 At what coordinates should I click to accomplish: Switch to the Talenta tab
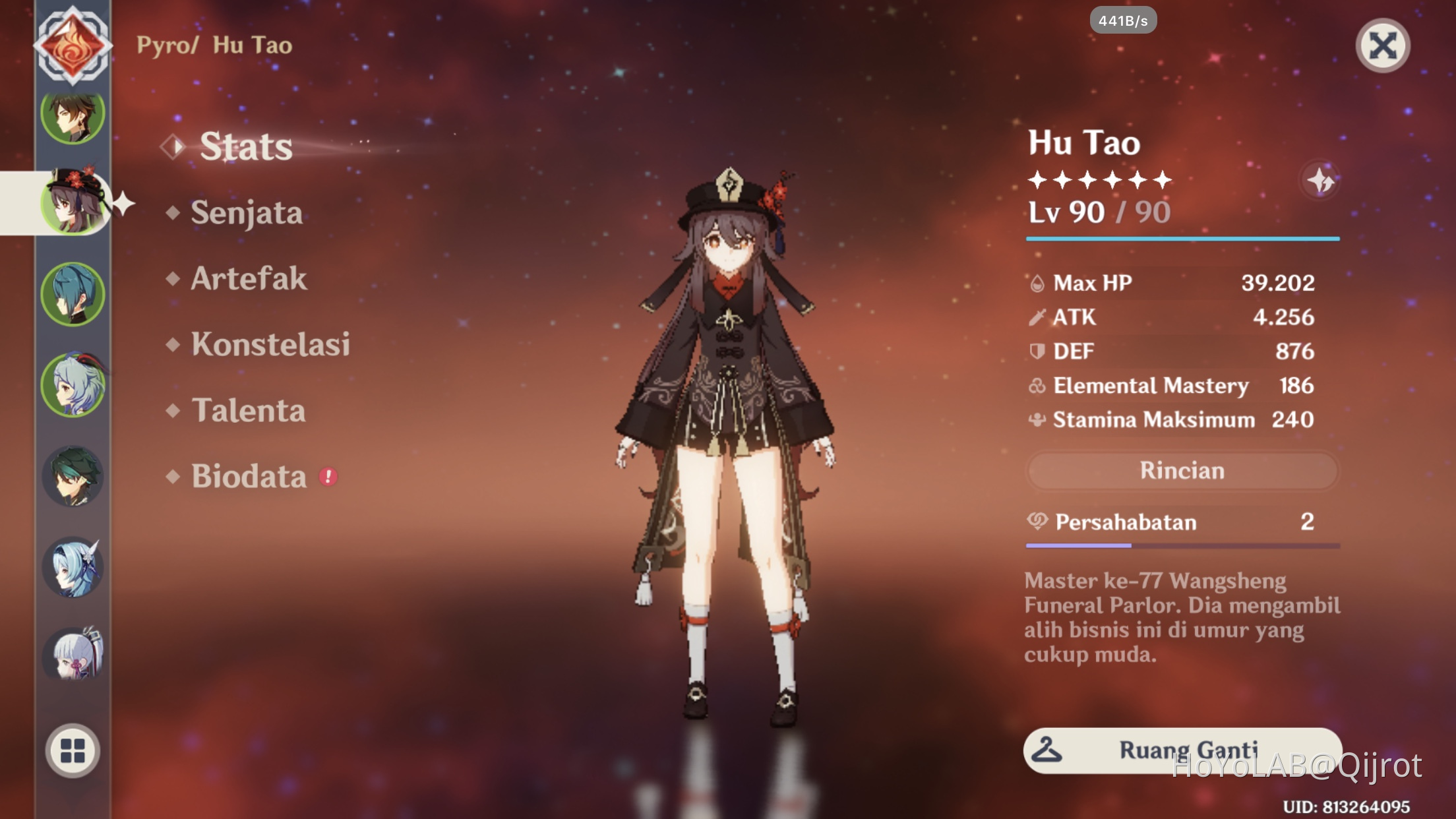pos(247,411)
